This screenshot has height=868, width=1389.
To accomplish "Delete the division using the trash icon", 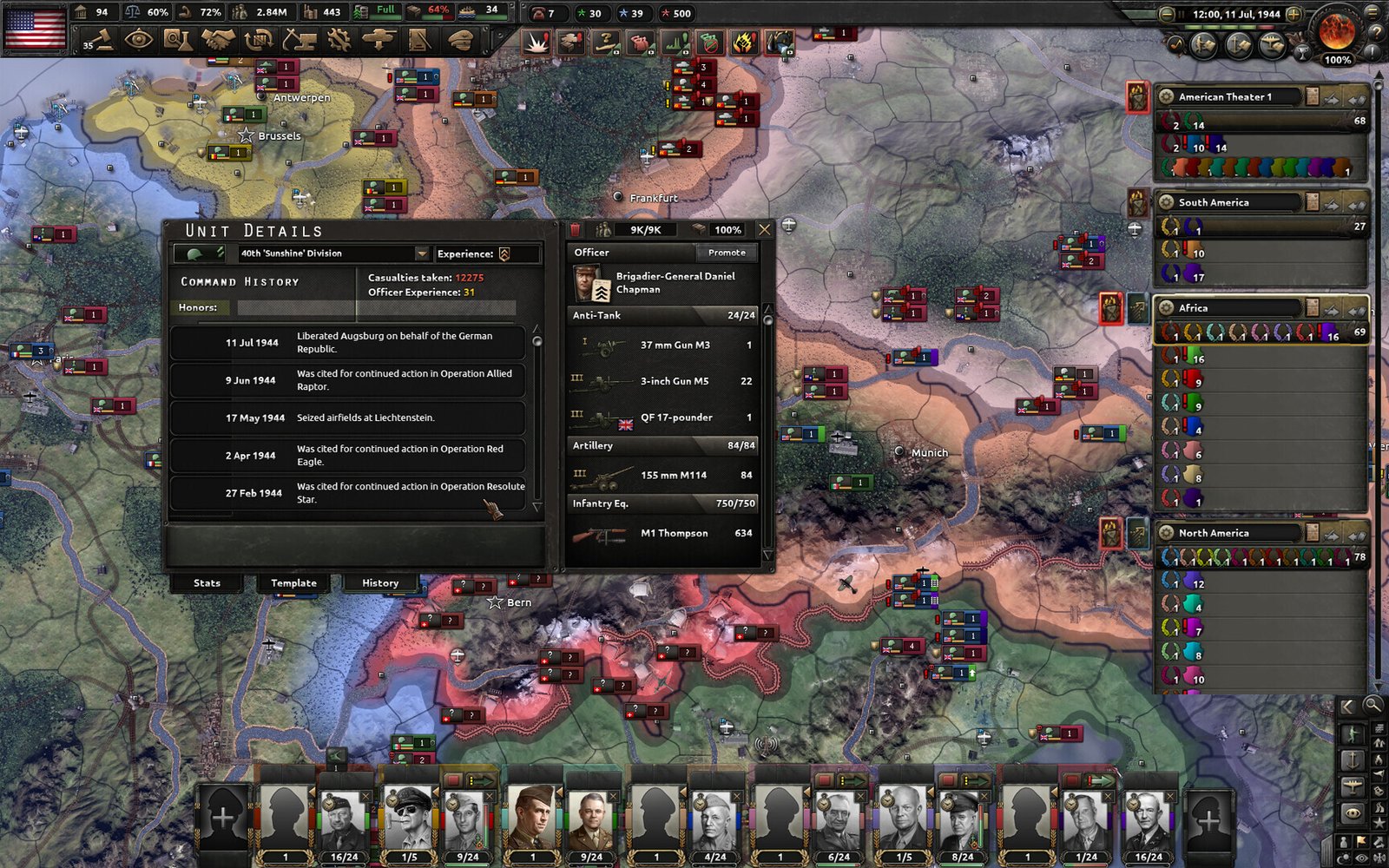I will (574, 229).
